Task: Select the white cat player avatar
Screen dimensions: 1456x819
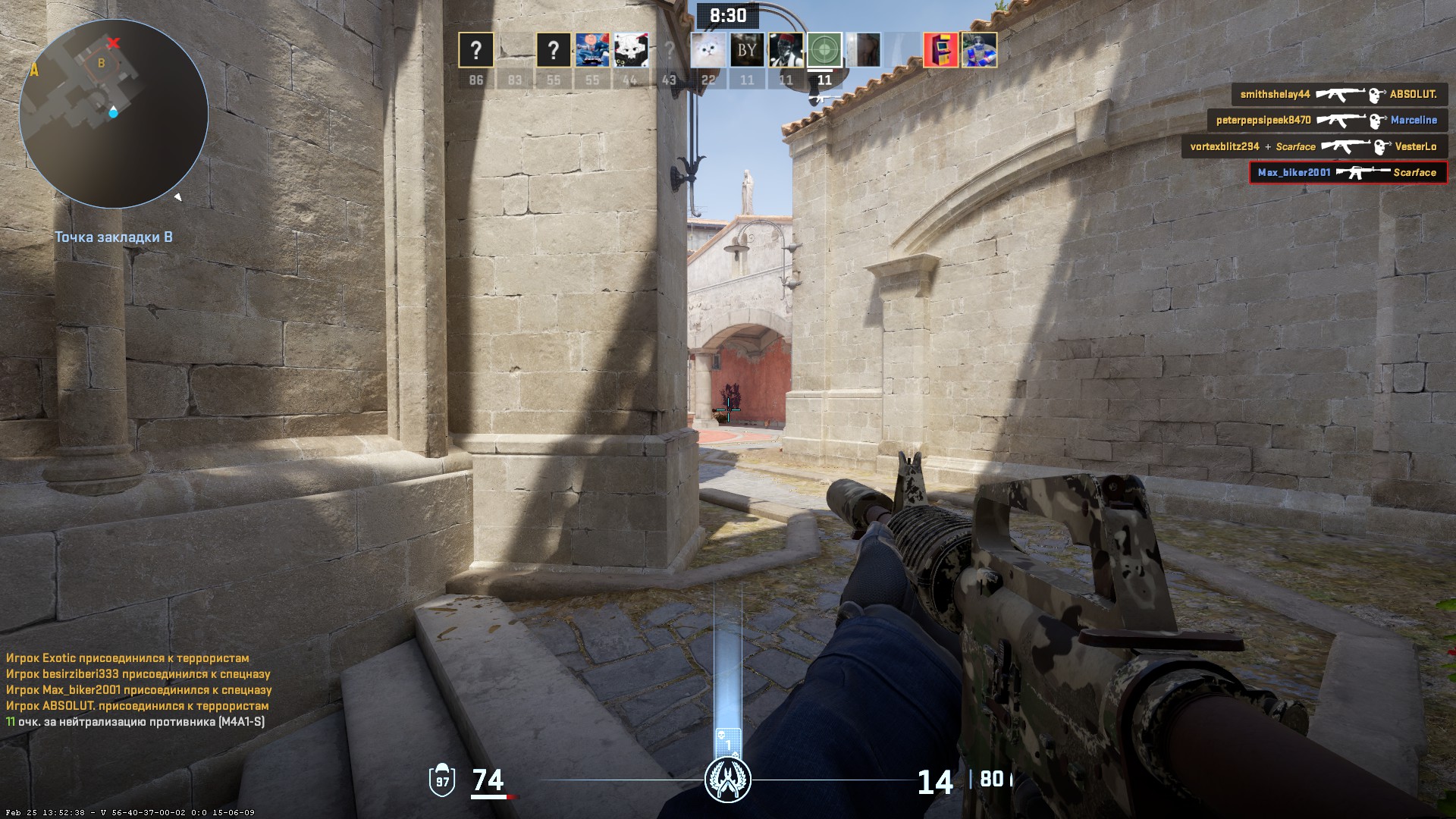Action: (x=708, y=51)
